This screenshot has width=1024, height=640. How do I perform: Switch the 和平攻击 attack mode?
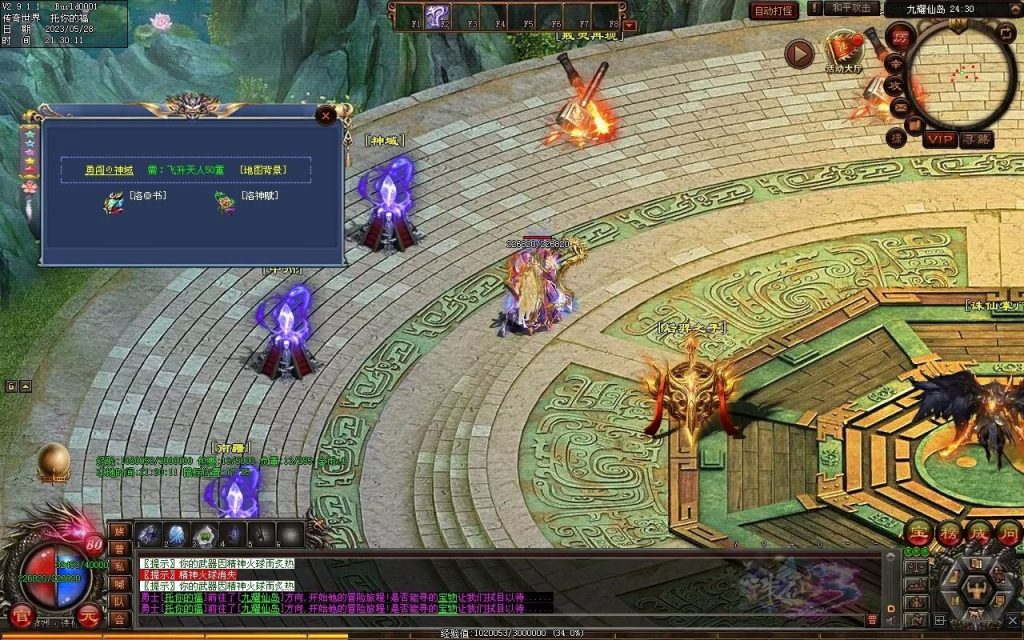click(853, 9)
